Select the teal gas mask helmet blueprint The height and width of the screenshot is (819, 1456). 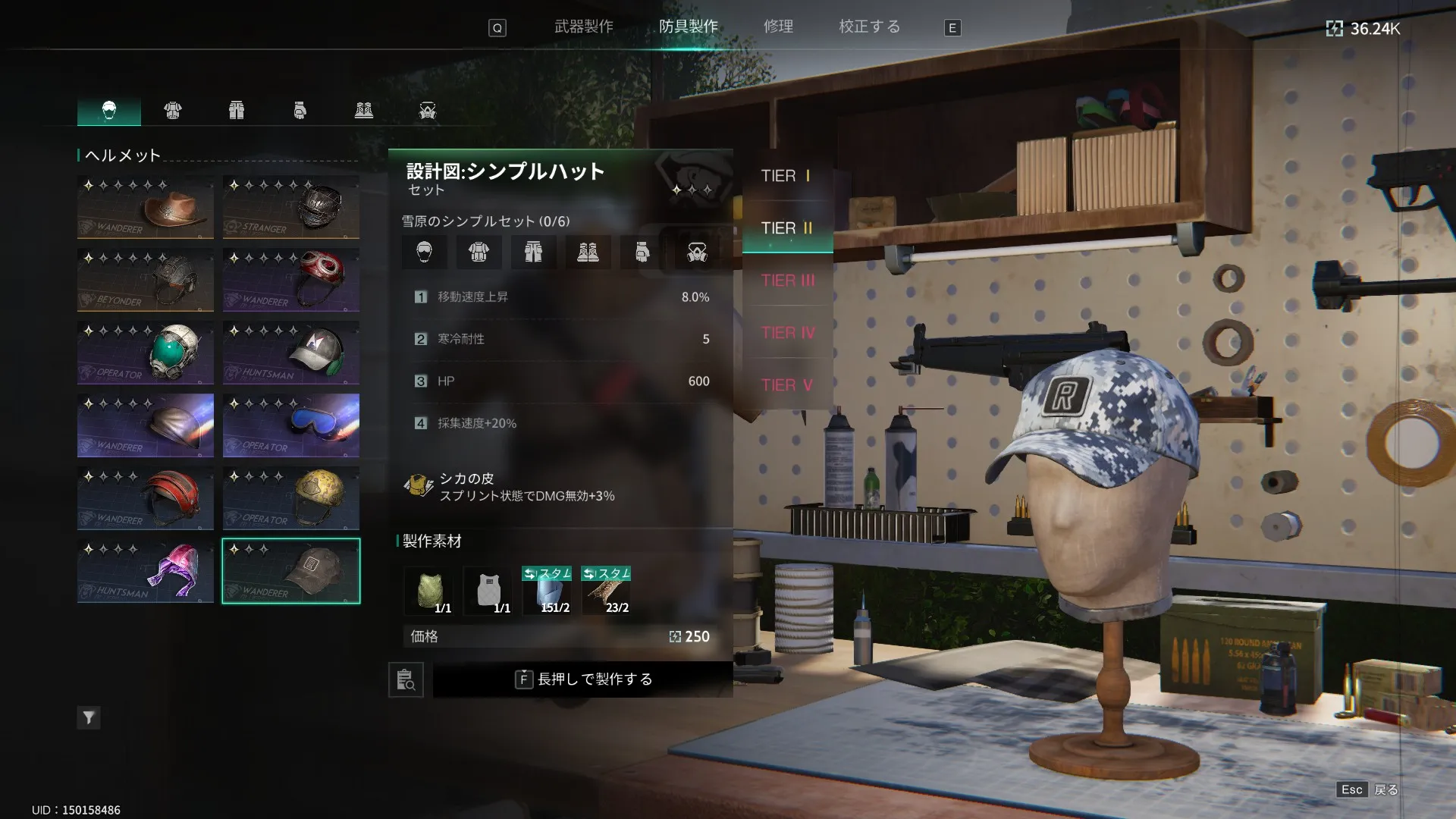click(x=146, y=353)
